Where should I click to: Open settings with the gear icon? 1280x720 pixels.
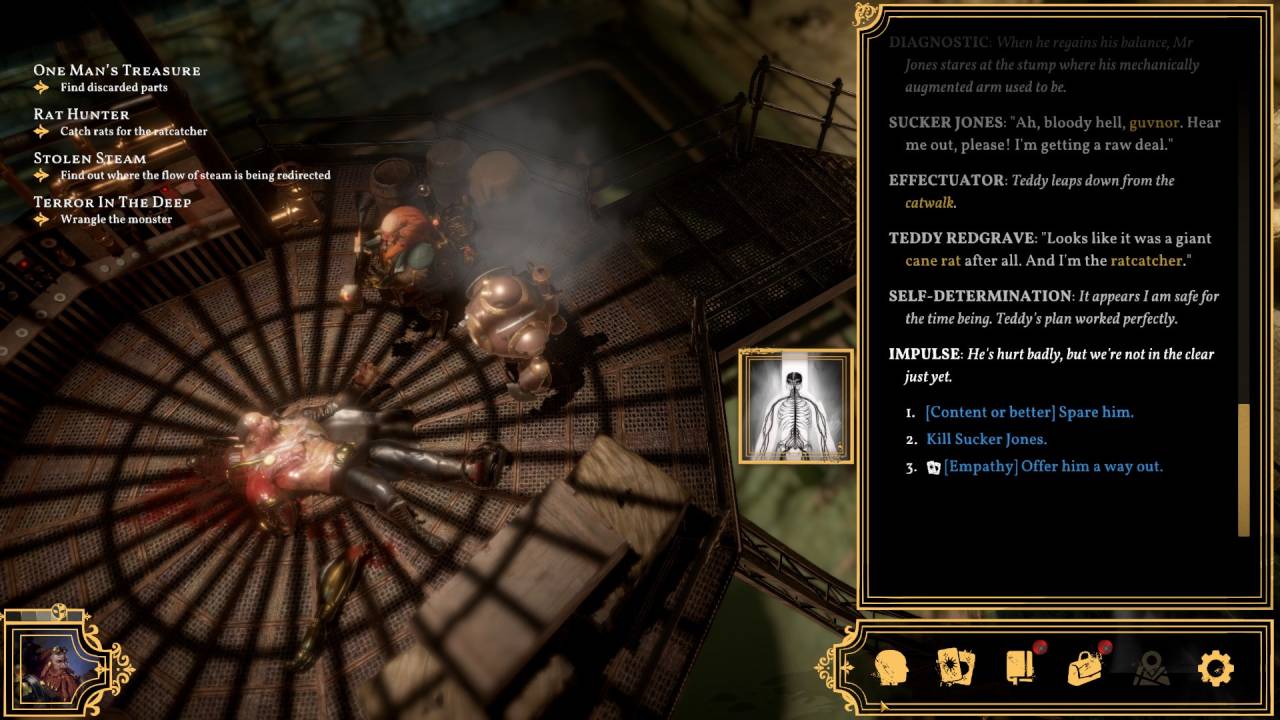click(1215, 667)
